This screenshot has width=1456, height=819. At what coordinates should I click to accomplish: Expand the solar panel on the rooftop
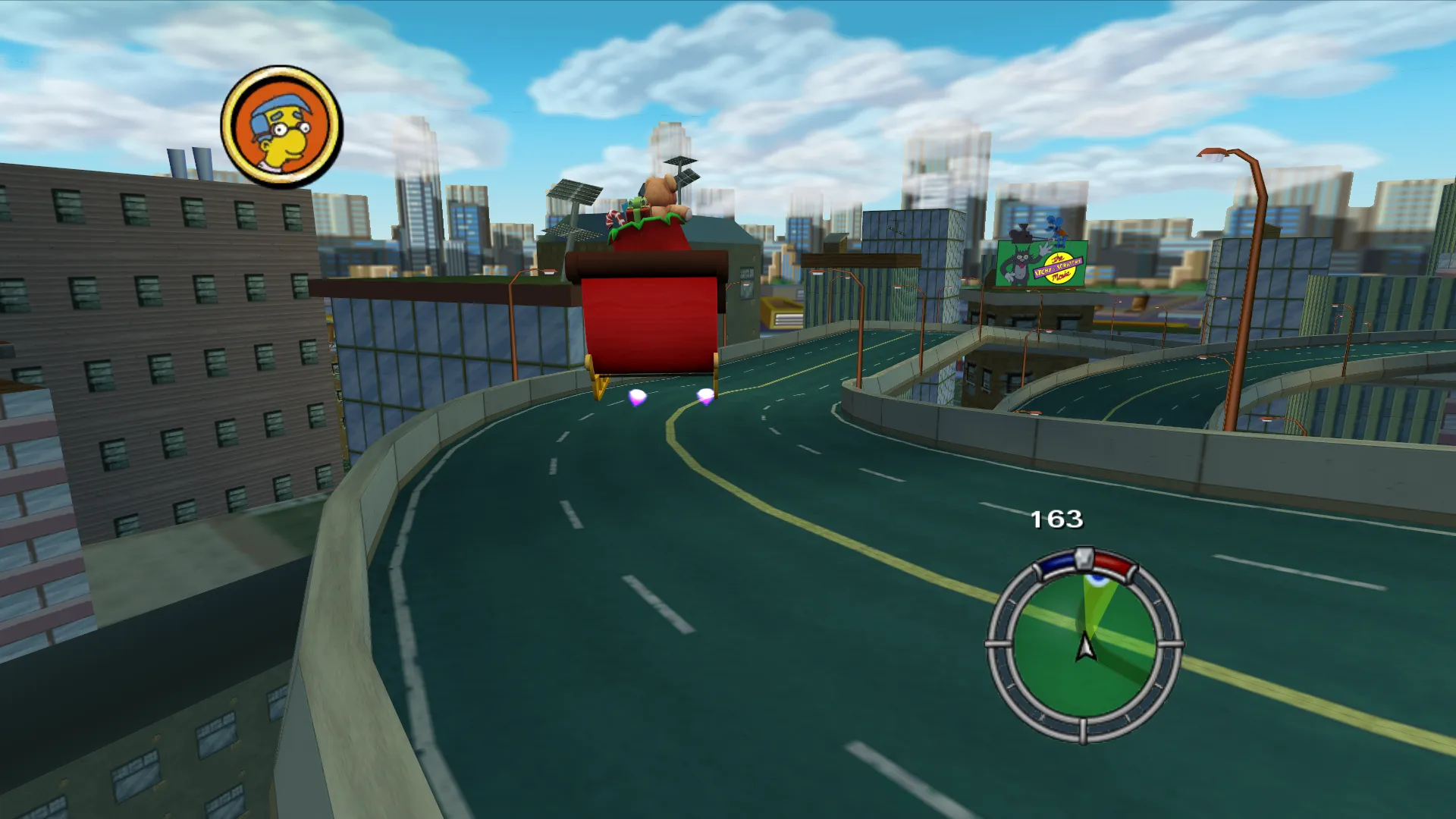click(x=574, y=192)
